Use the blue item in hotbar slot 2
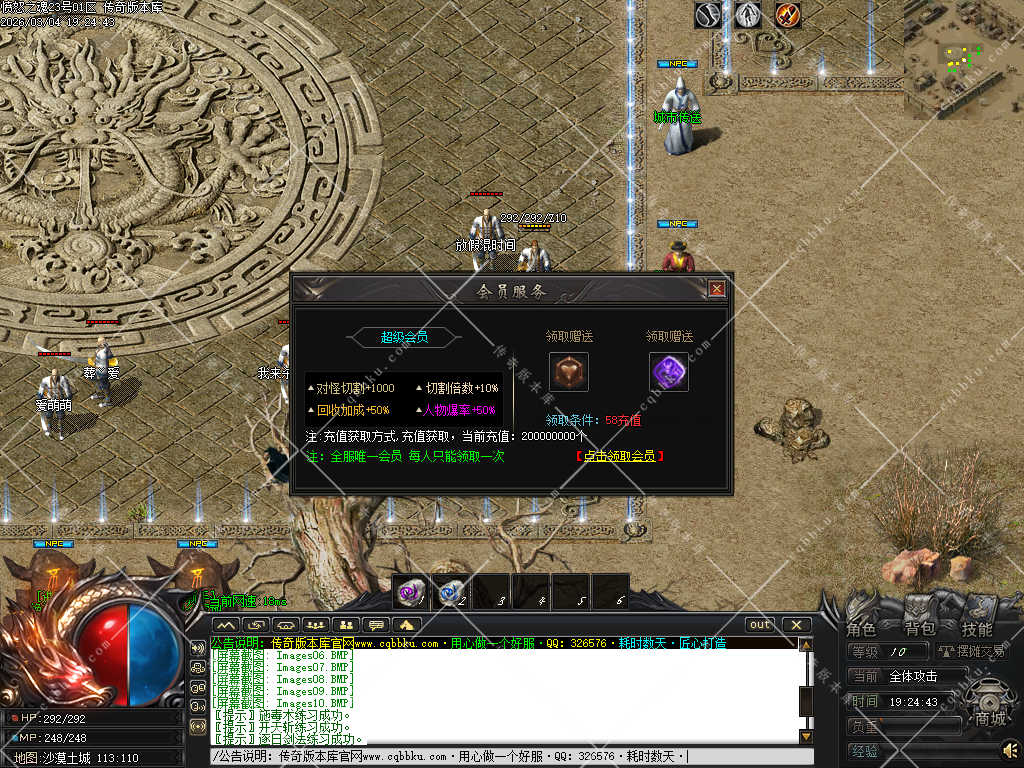Image resolution: width=1024 pixels, height=768 pixels. (x=450, y=592)
